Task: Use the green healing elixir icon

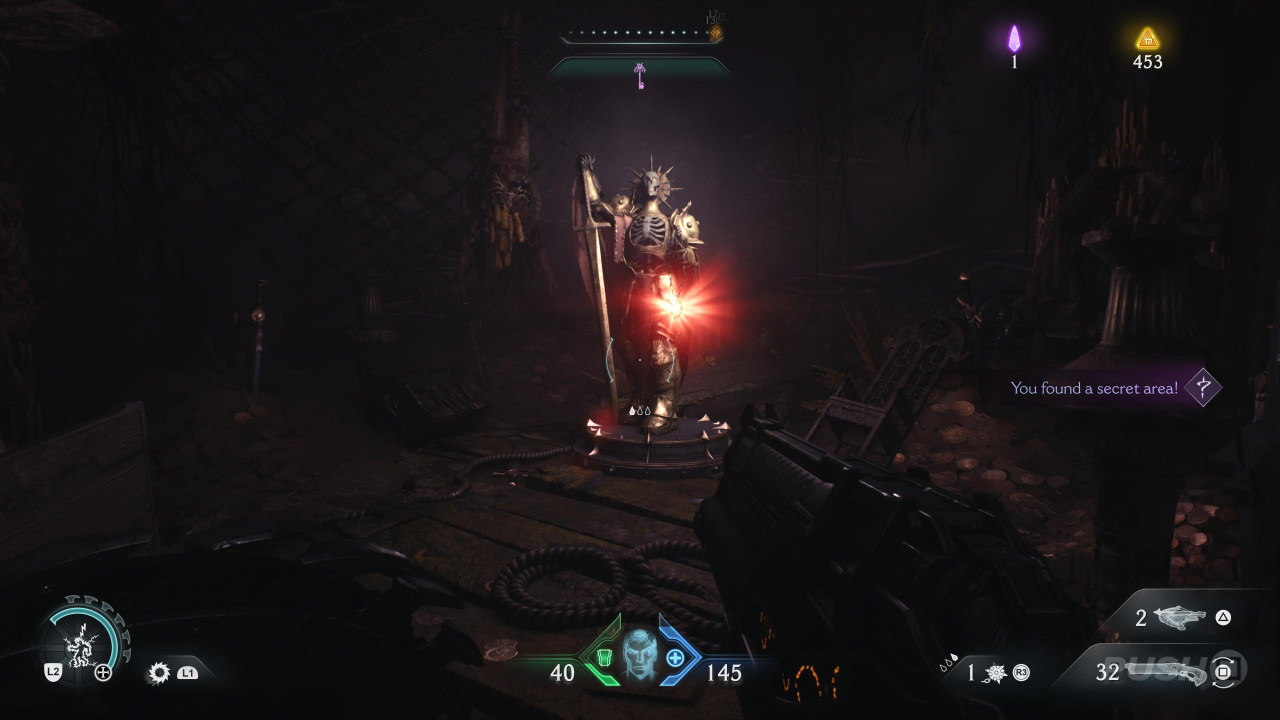Action: 601,657
